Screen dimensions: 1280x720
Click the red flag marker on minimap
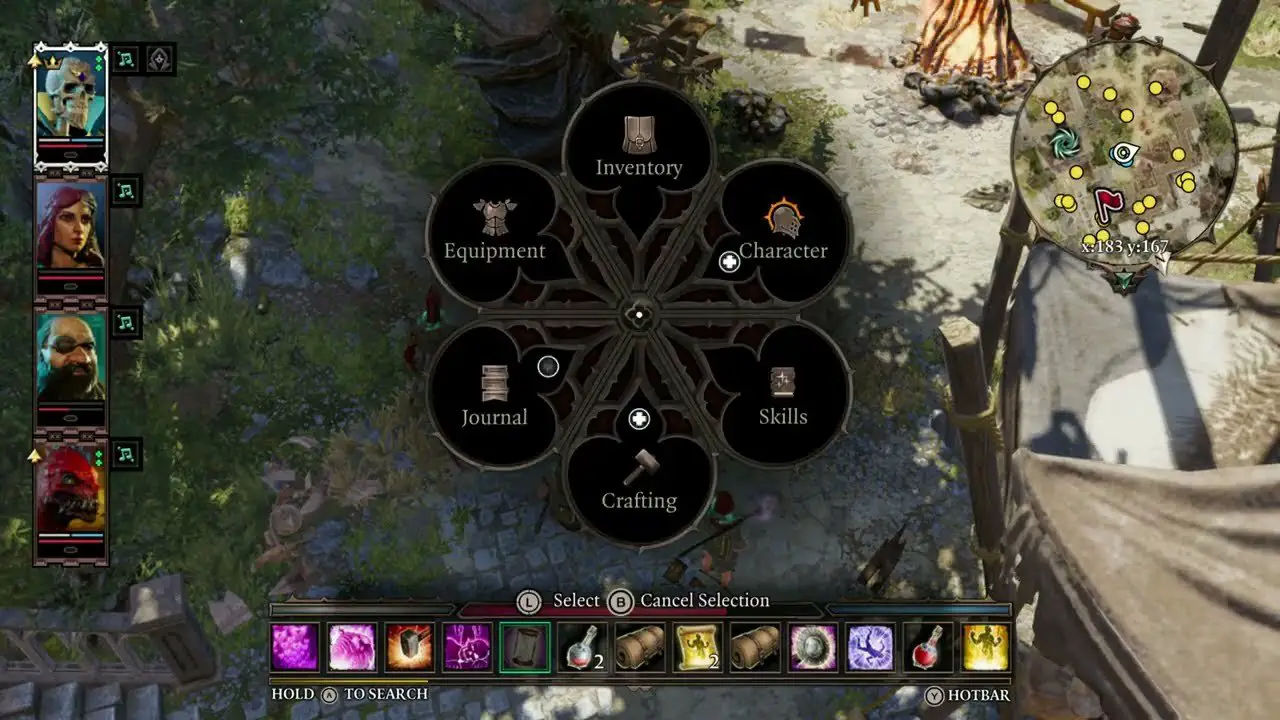[x=1107, y=203]
